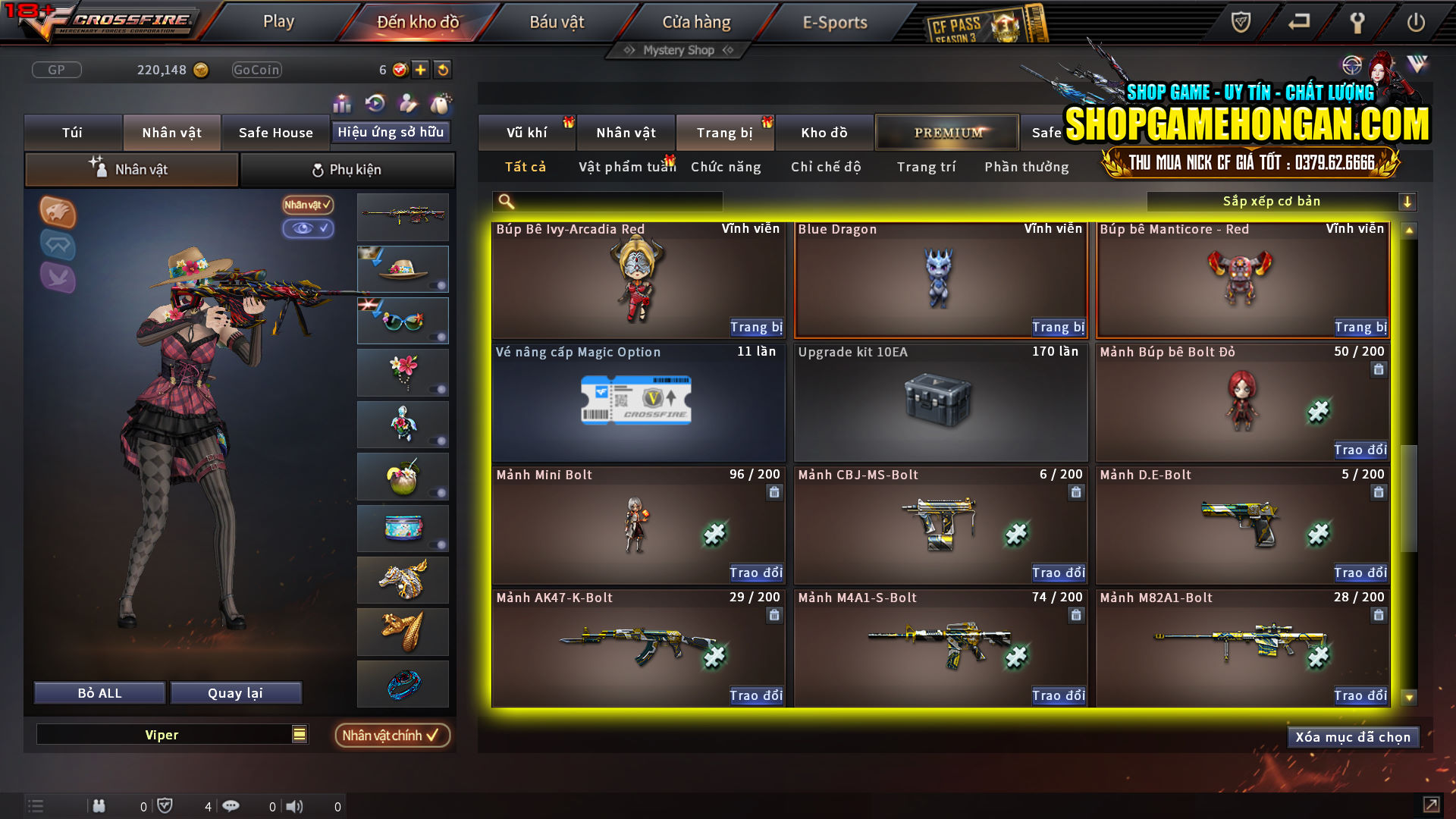Switch to the PREMIUM tab
This screenshot has width=1456, height=819.
pyautogui.click(x=946, y=132)
